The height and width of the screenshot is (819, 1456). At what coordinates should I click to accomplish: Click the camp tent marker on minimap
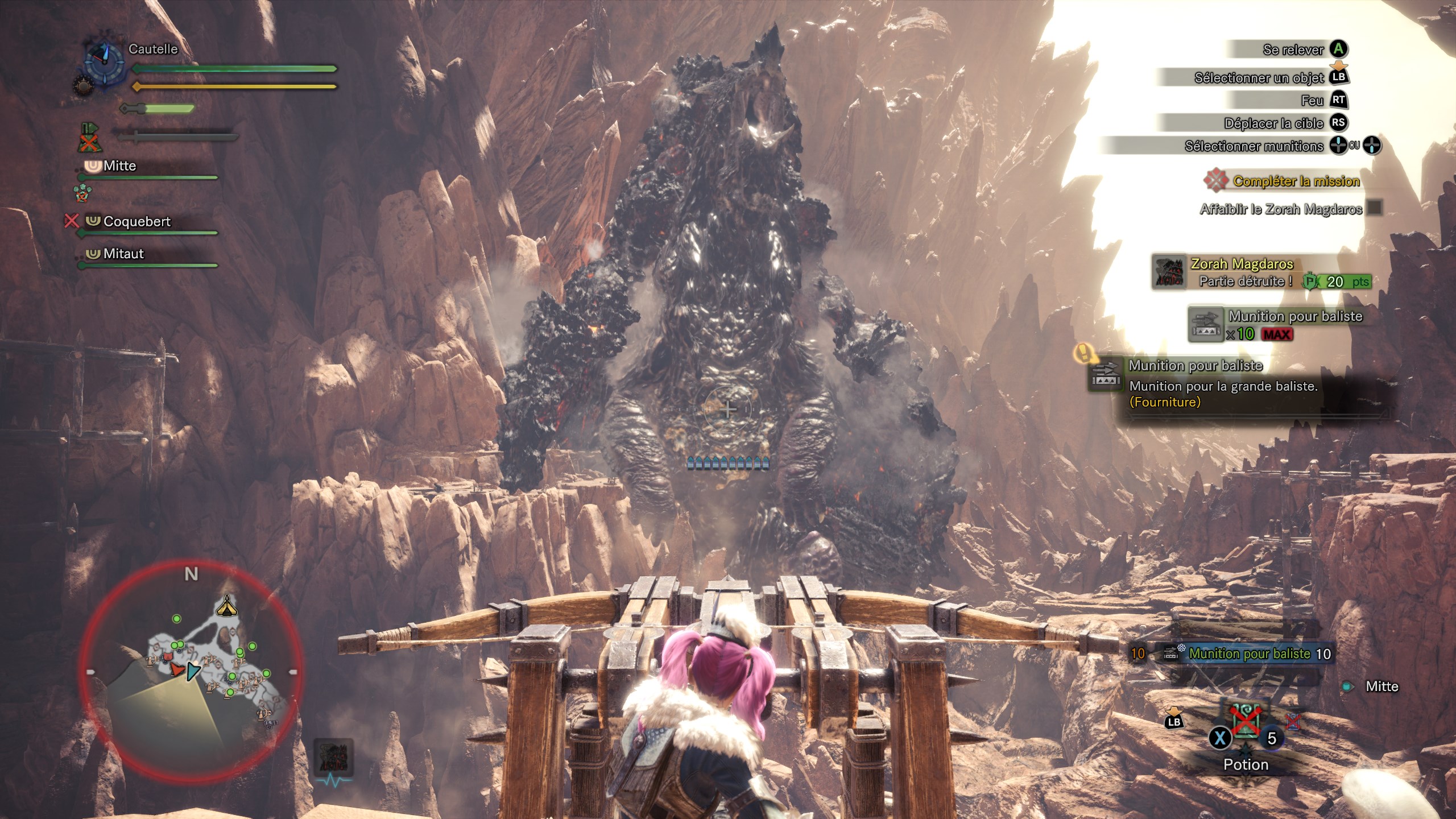pyautogui.click(x=227, y=607)
